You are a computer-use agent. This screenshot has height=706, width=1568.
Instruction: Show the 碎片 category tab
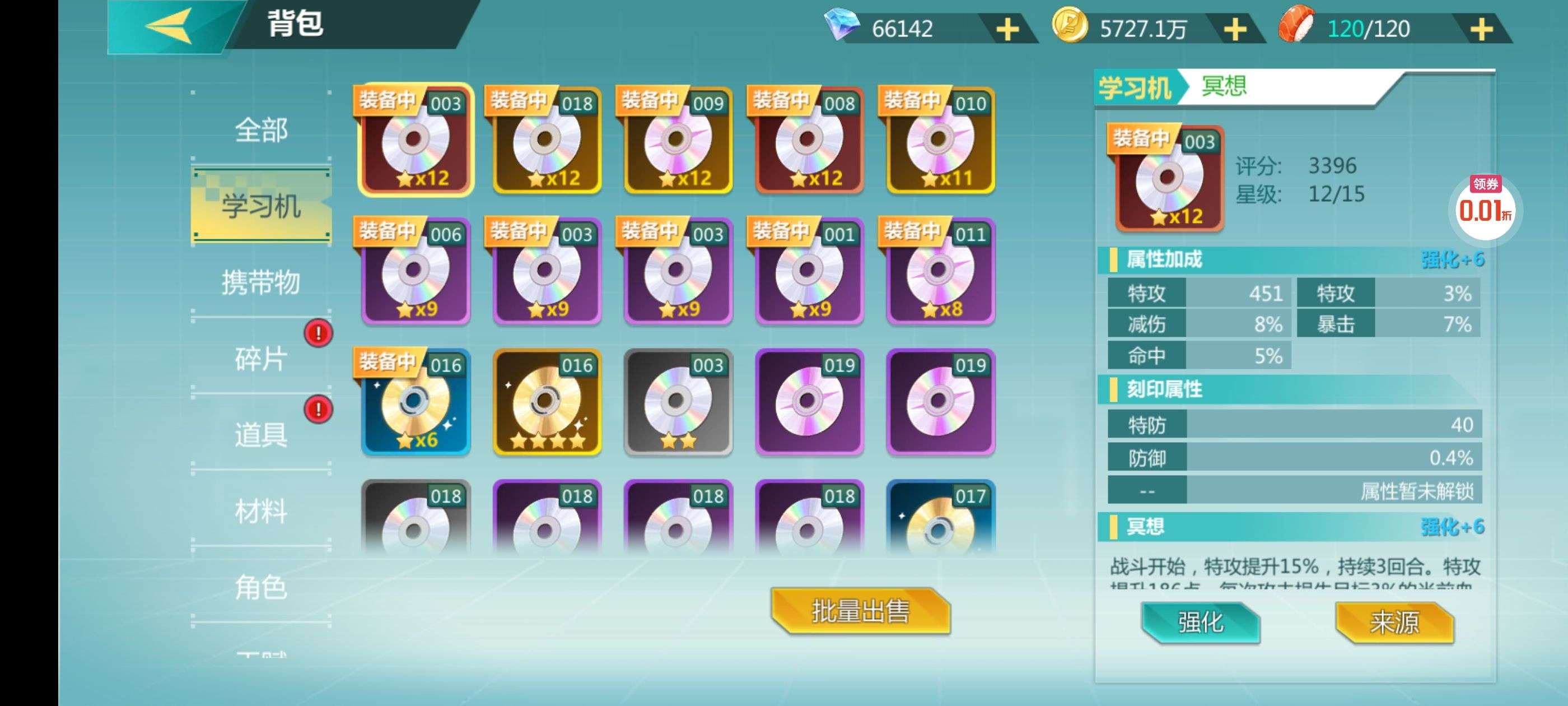261,359
